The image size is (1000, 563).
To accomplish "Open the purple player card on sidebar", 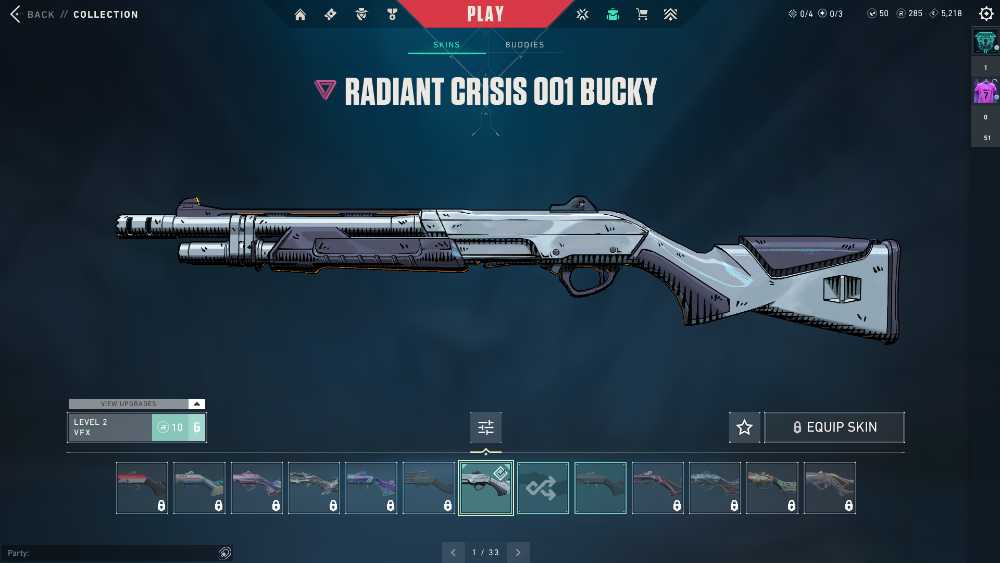I will coord(985,93).
